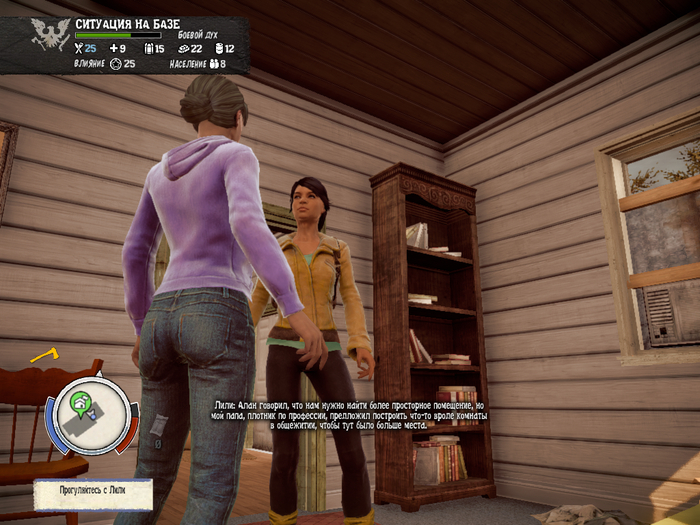
Task: Click the circular minimap
Action: [91, 412]
